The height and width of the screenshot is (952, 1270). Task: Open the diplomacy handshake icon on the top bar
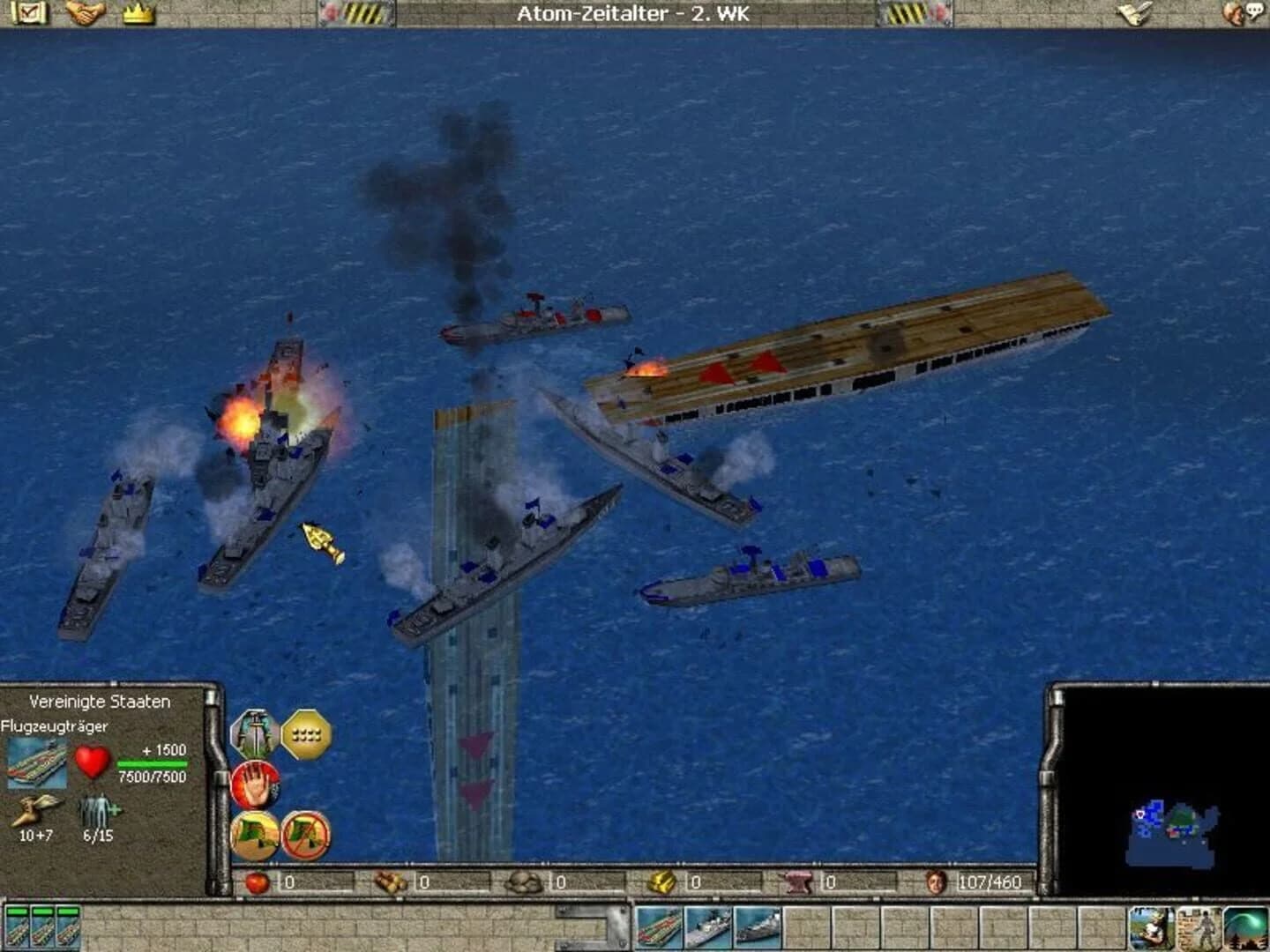pyautogui.click(x=86, y=11)
